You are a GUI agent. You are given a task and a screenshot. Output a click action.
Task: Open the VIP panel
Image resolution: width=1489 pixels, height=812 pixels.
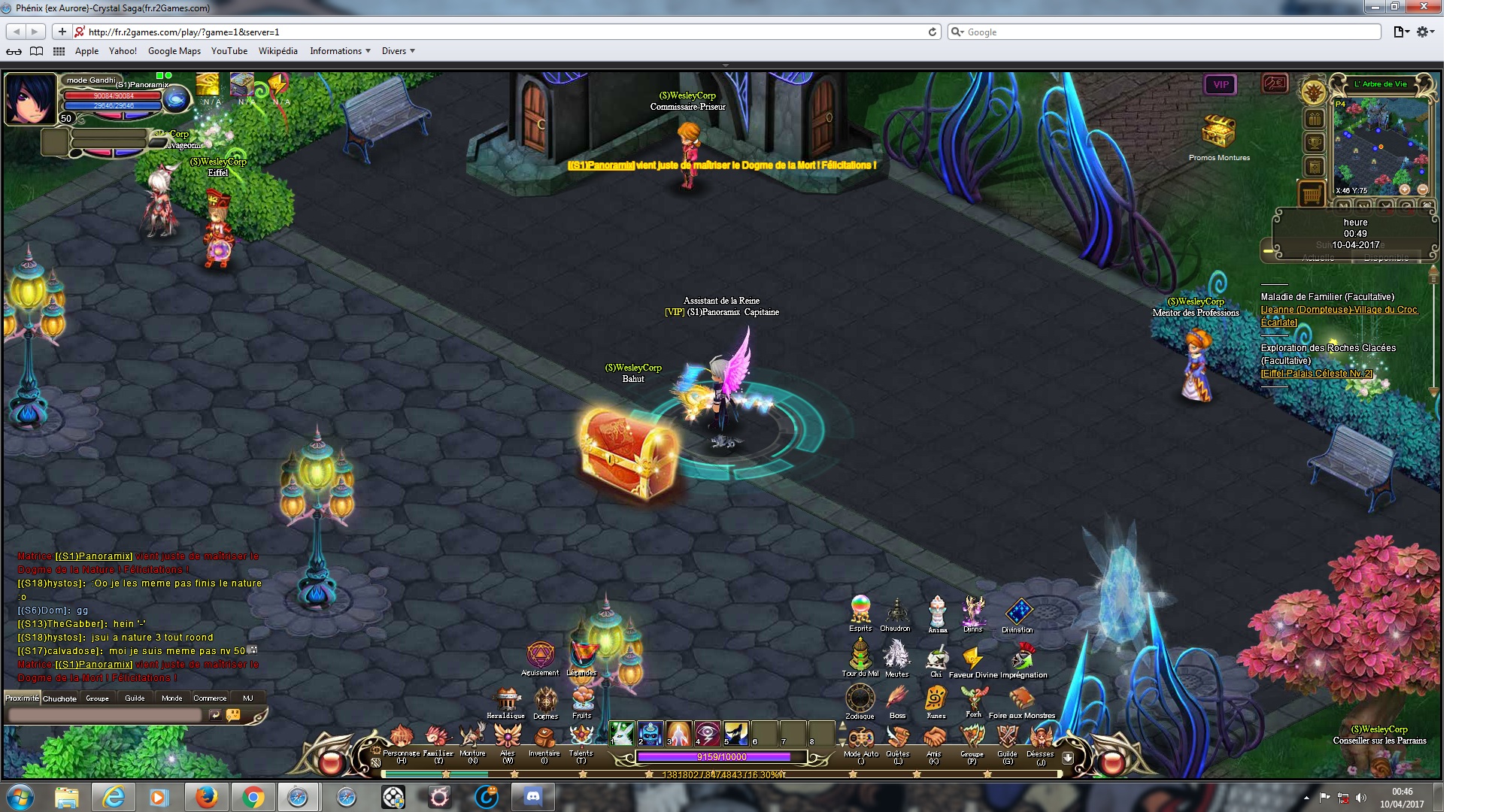[1221, 85]
